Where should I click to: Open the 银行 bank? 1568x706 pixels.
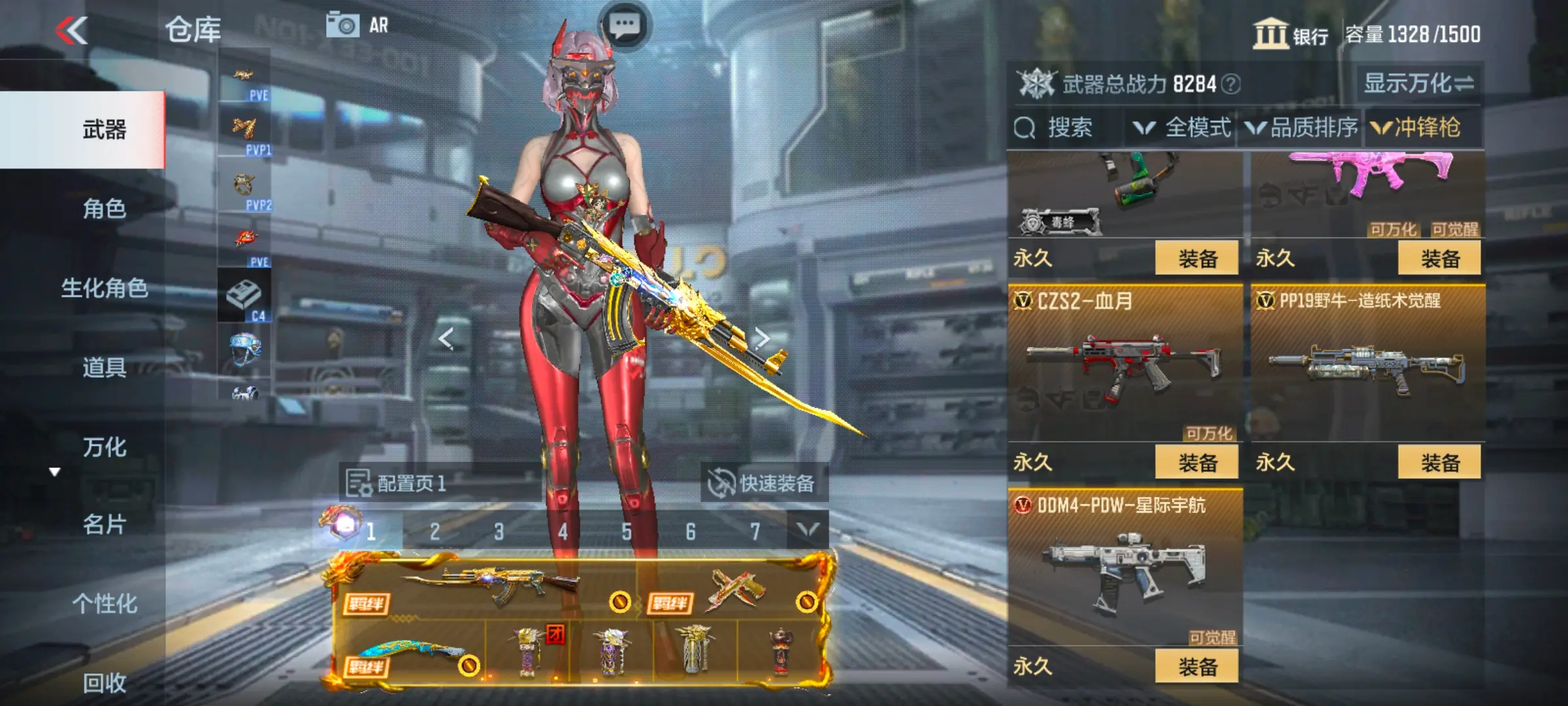click(1290, 34)
